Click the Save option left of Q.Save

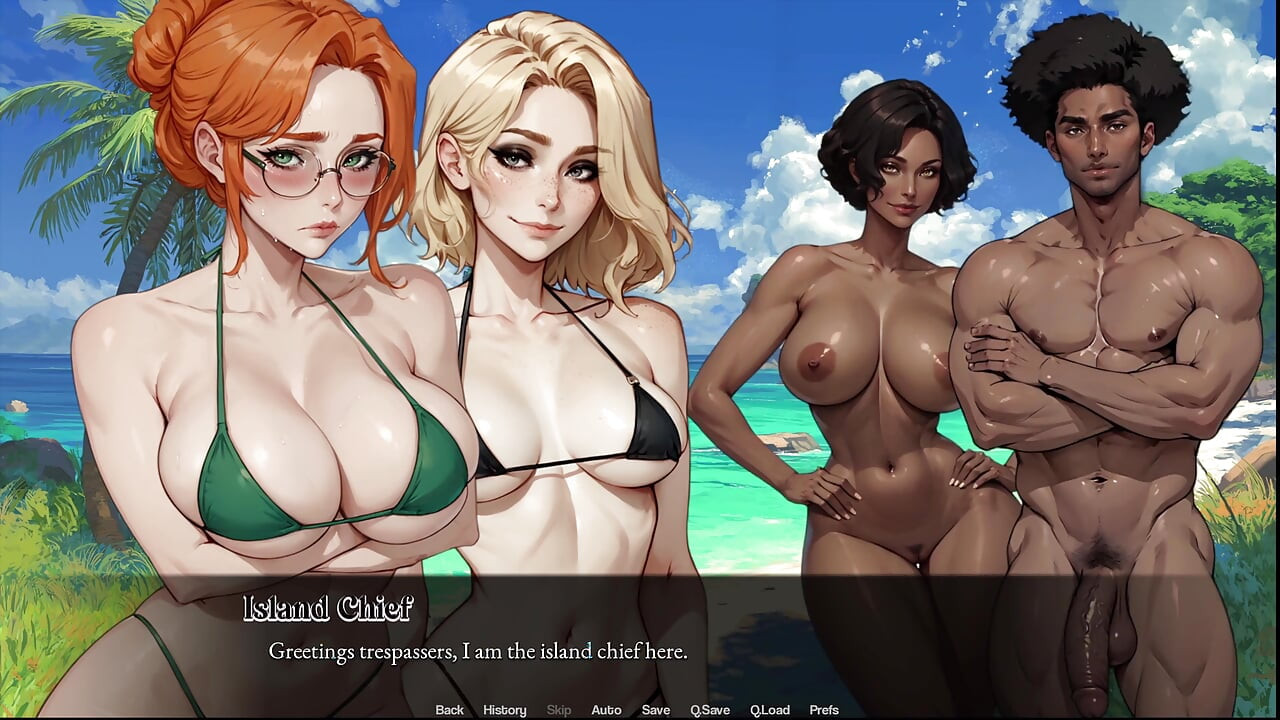tap(657, 709)
